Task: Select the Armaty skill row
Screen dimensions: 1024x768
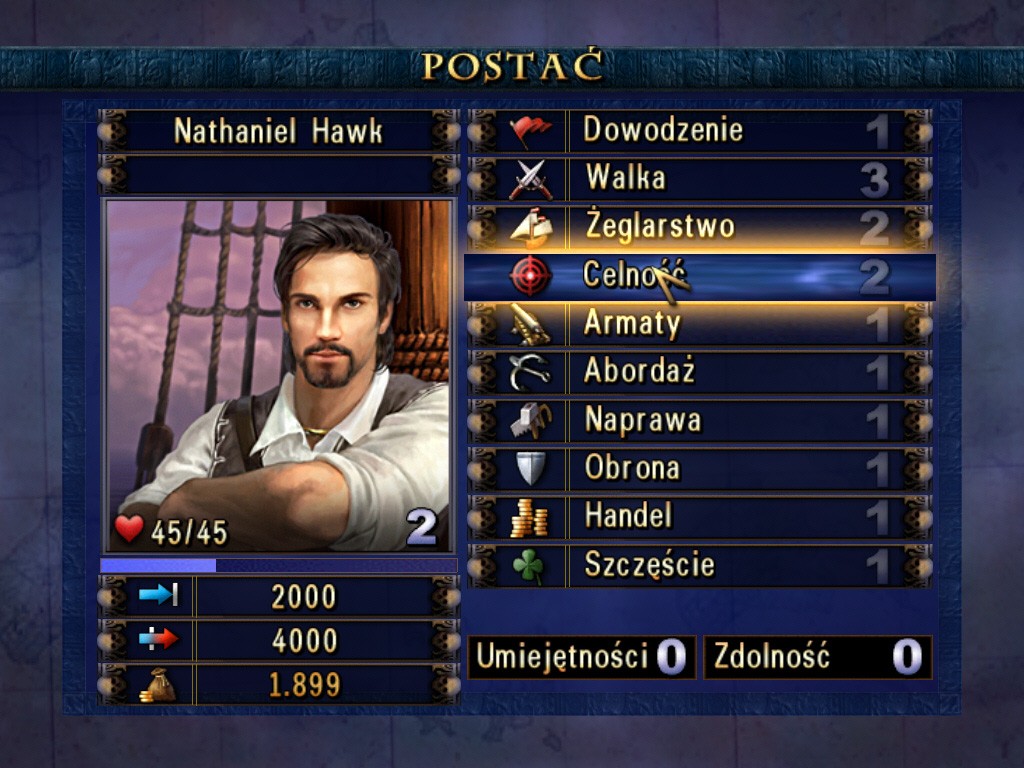Action: [700, 324]
